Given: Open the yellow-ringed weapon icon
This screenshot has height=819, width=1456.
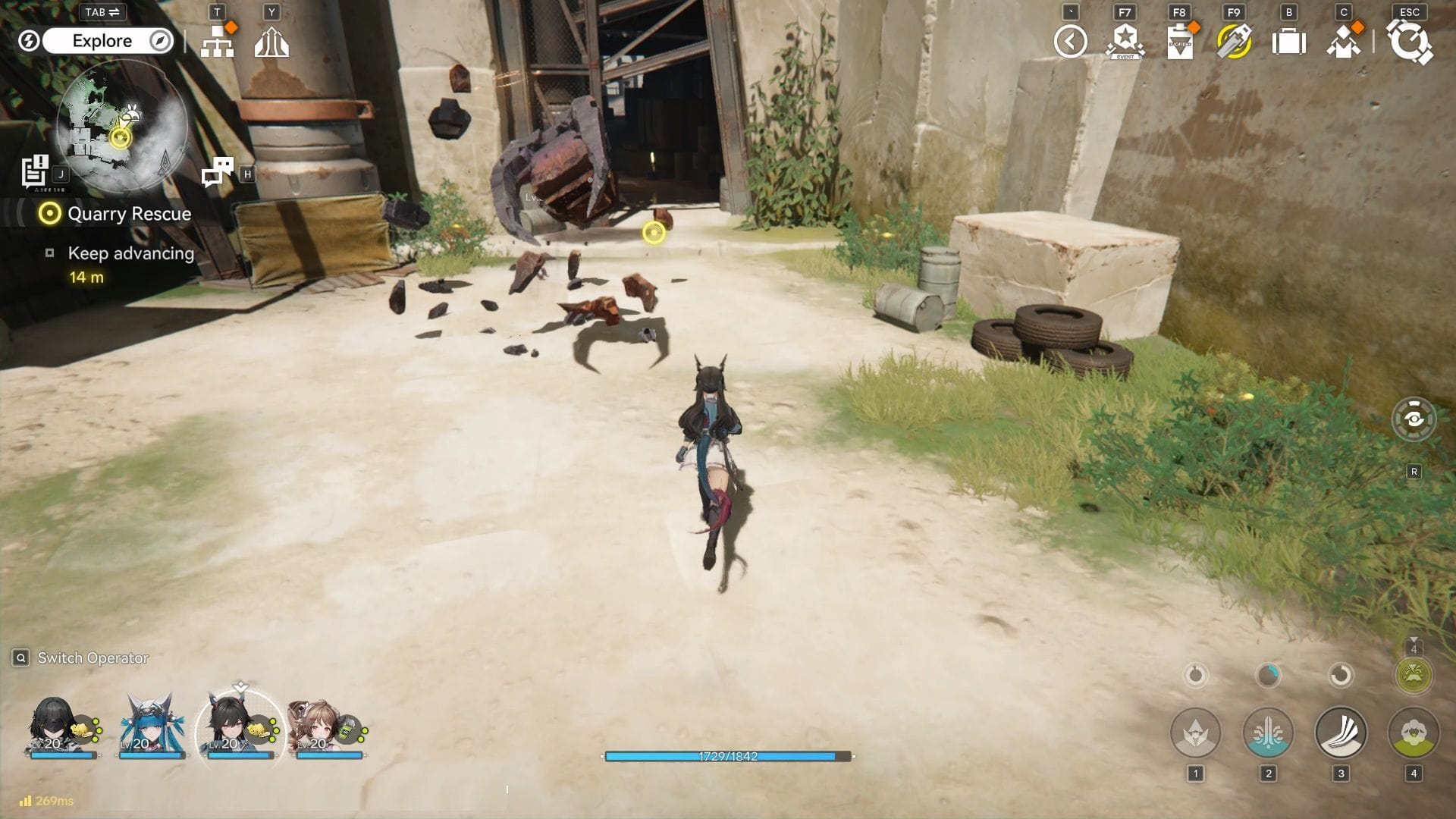Looking at the screenshot, I should click(1234, 42).
